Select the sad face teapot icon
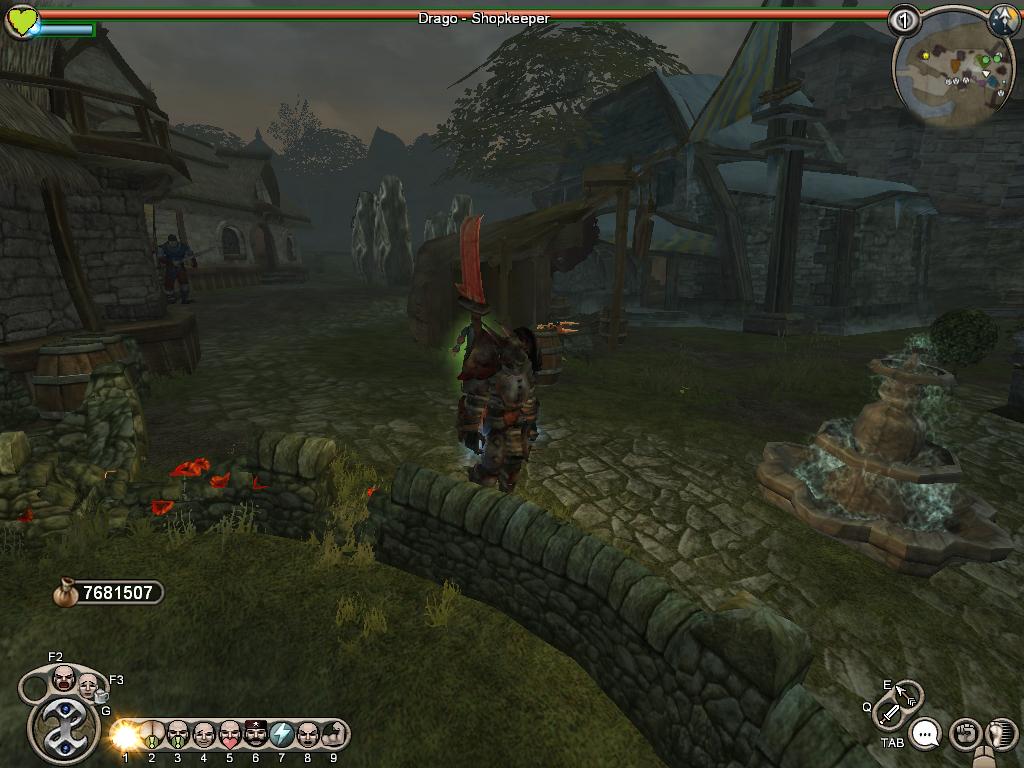 [90, 687]
